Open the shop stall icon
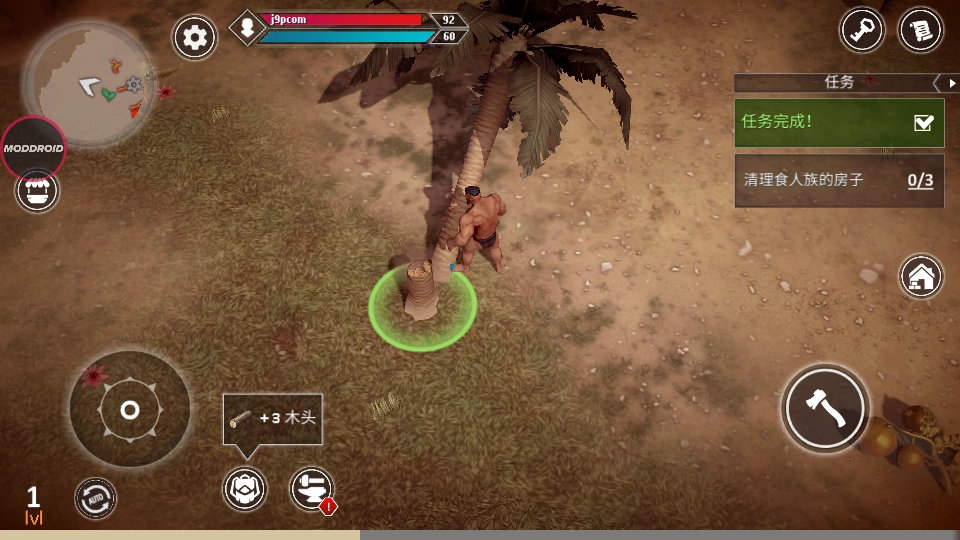960x540 pixels. pos(37,190)
